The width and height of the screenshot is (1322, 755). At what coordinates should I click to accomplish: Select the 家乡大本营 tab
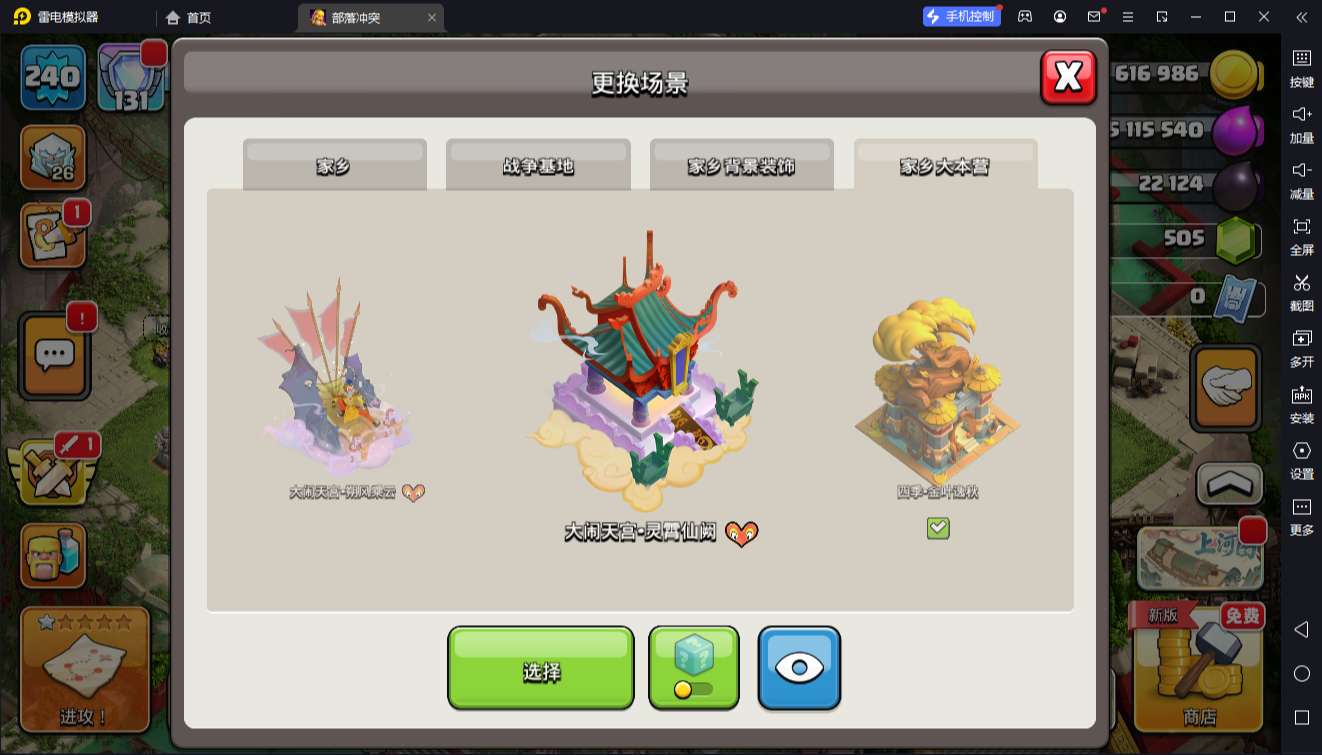[945, 165]
